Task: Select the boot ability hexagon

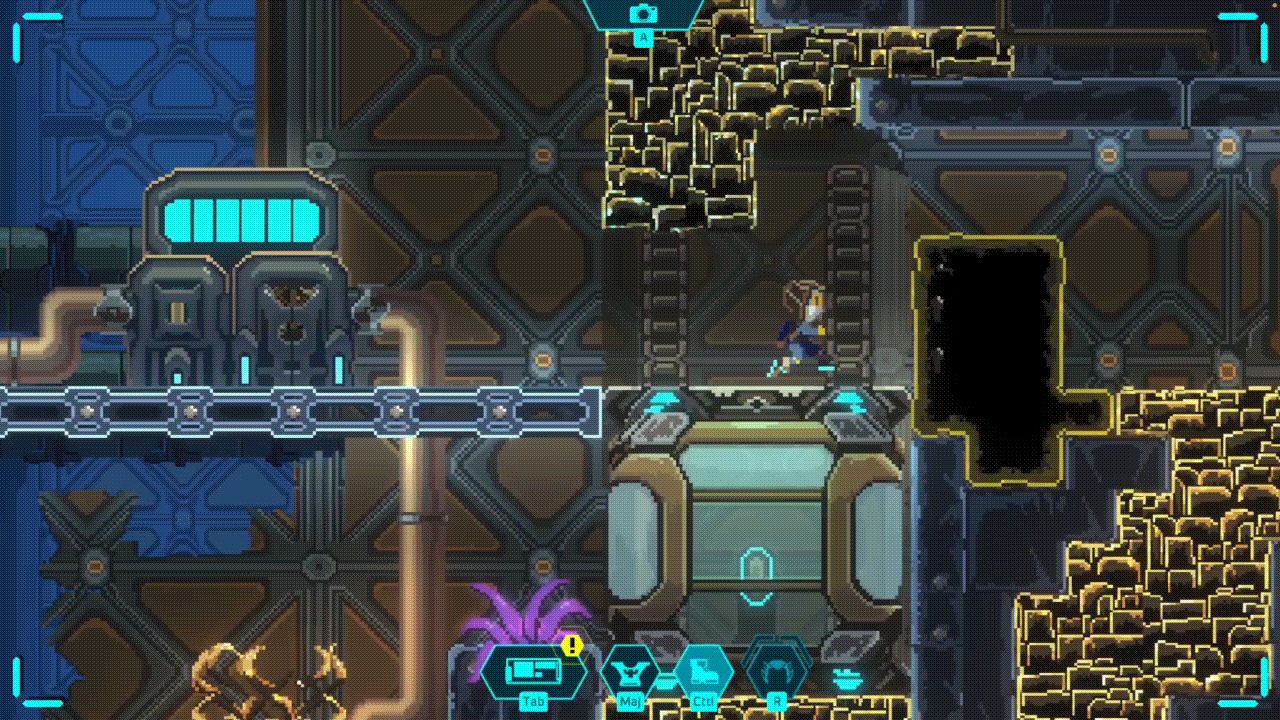Action: (703, 670)
